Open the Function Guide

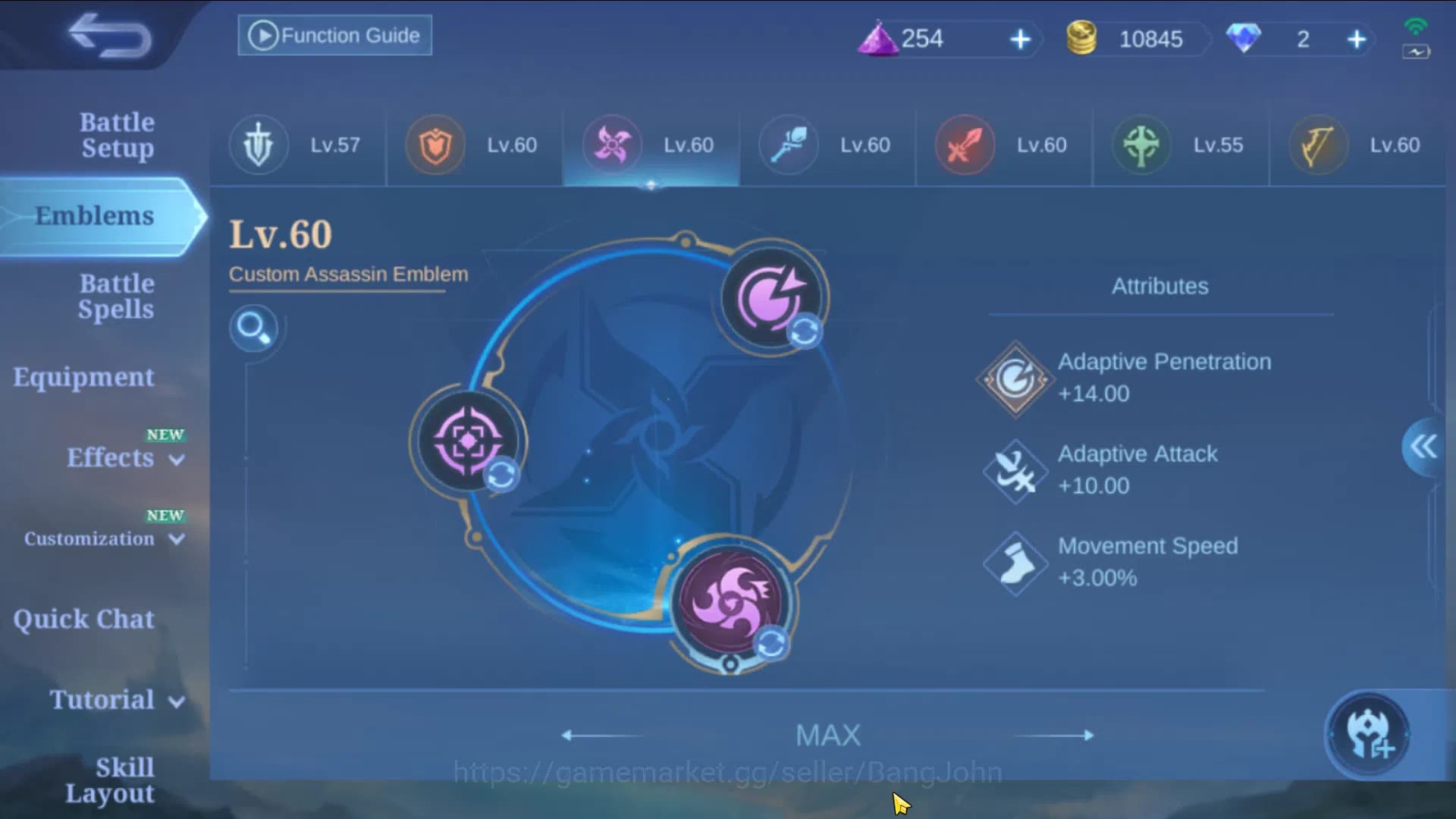click(334, 35)
